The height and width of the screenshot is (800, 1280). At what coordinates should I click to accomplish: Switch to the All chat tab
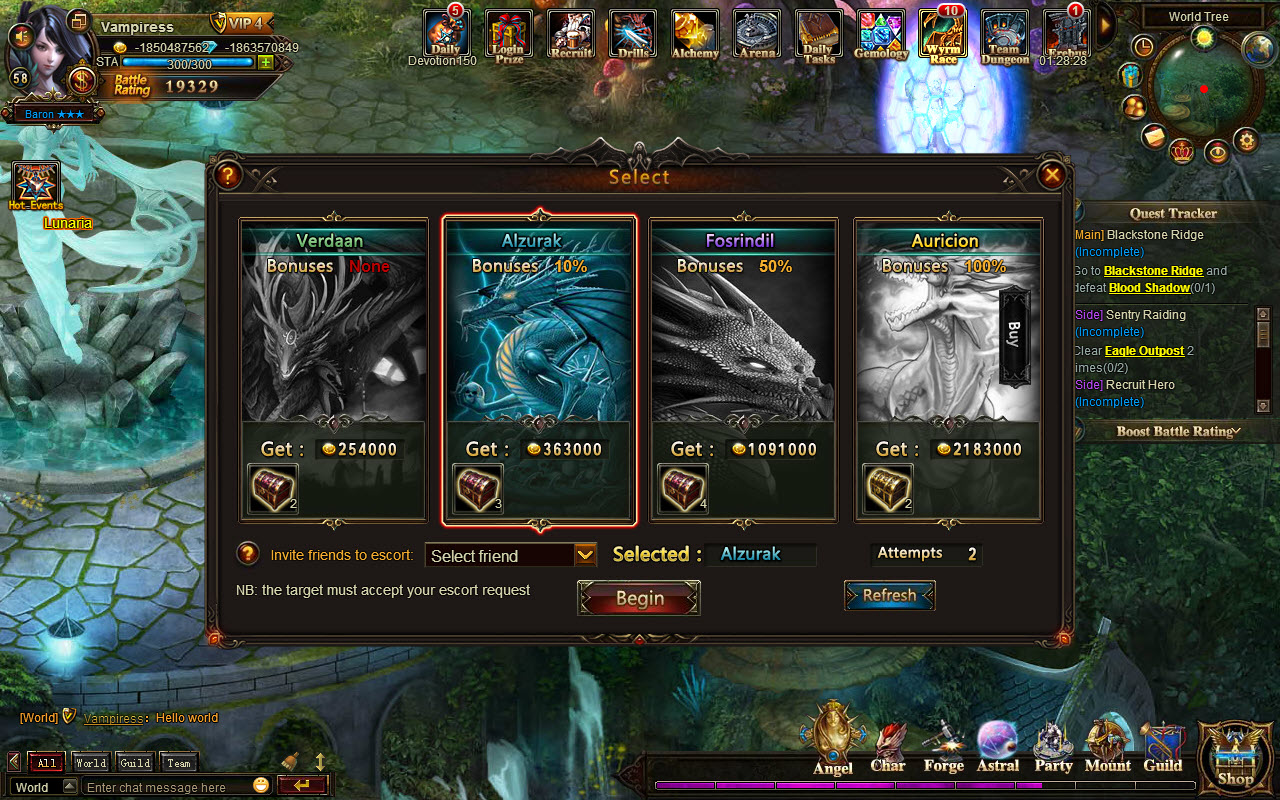coord(45,762)
